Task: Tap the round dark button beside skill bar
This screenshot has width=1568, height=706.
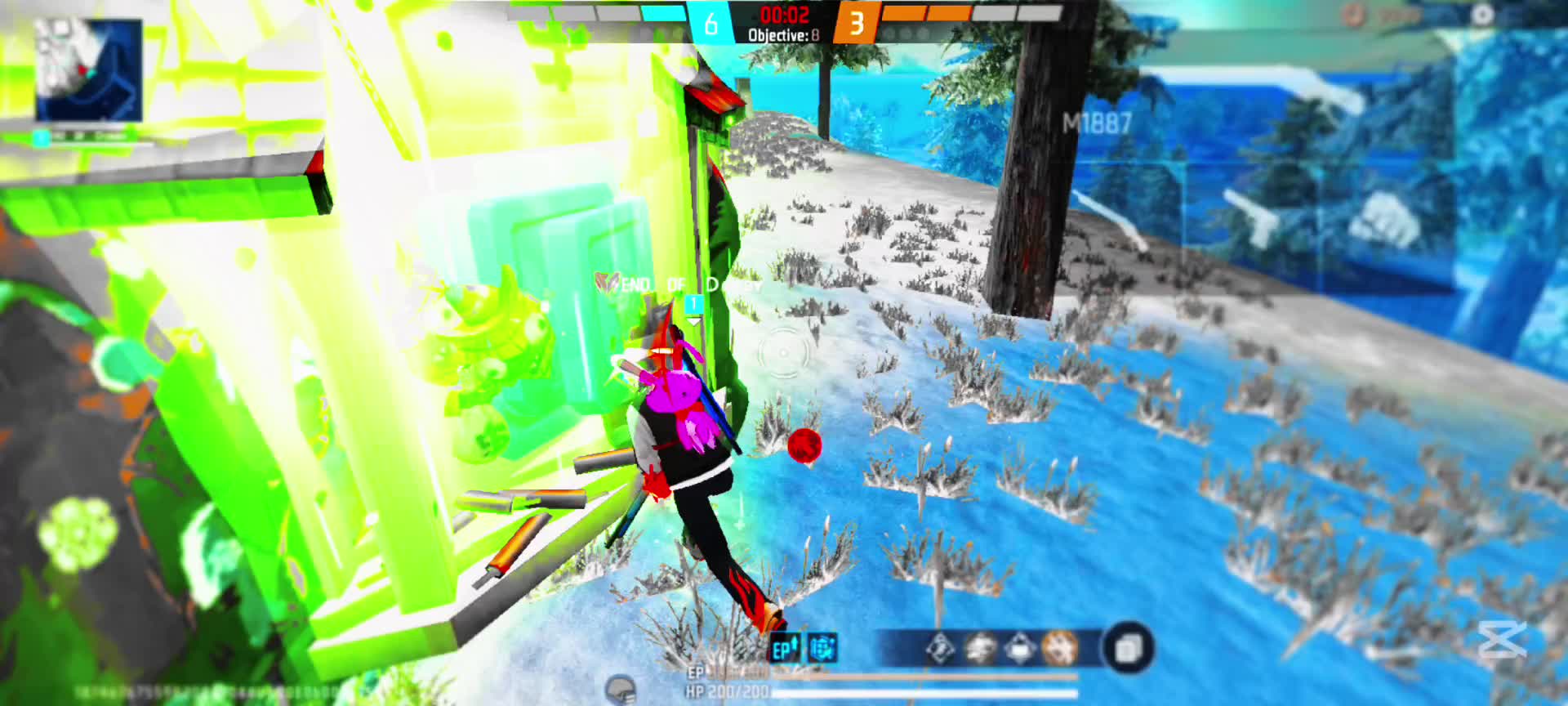Action: 1129,649
